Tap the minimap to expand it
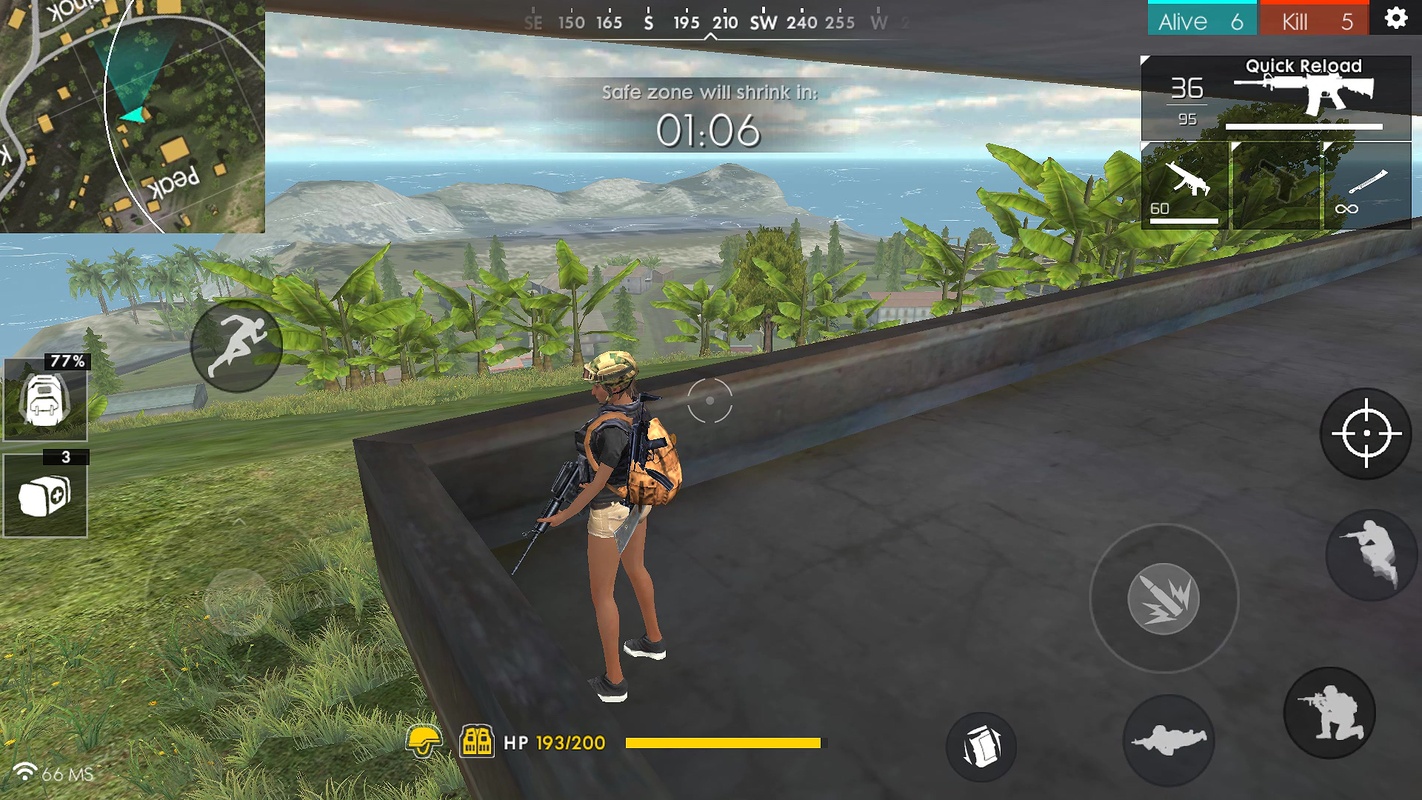The width and height of the screenshot is (1422, 800). click(x=132, y=116)
